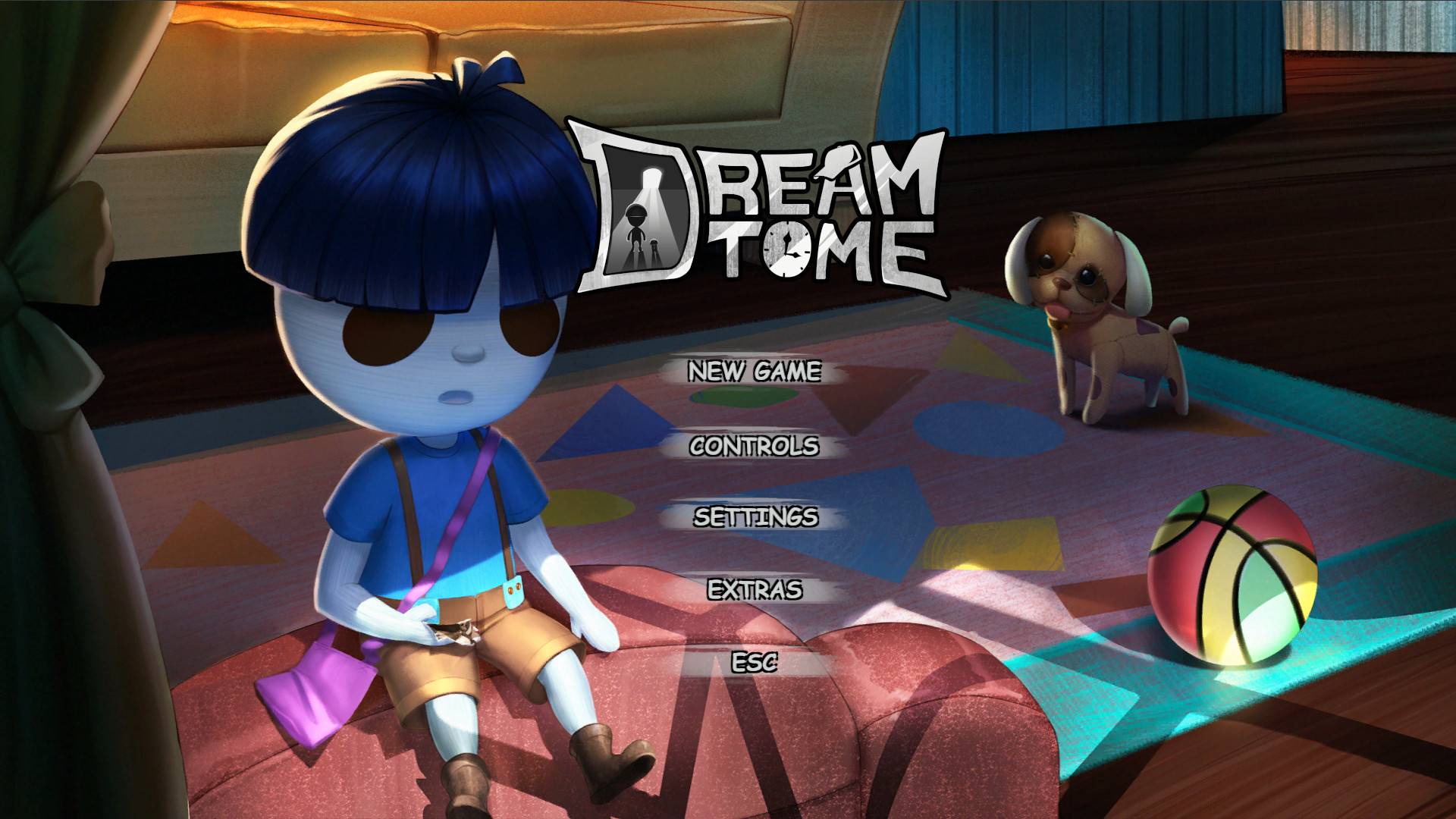Screen dimensions: 1456x819
Task: Click the clock face inside the logo's O
Action: [787, 251]
